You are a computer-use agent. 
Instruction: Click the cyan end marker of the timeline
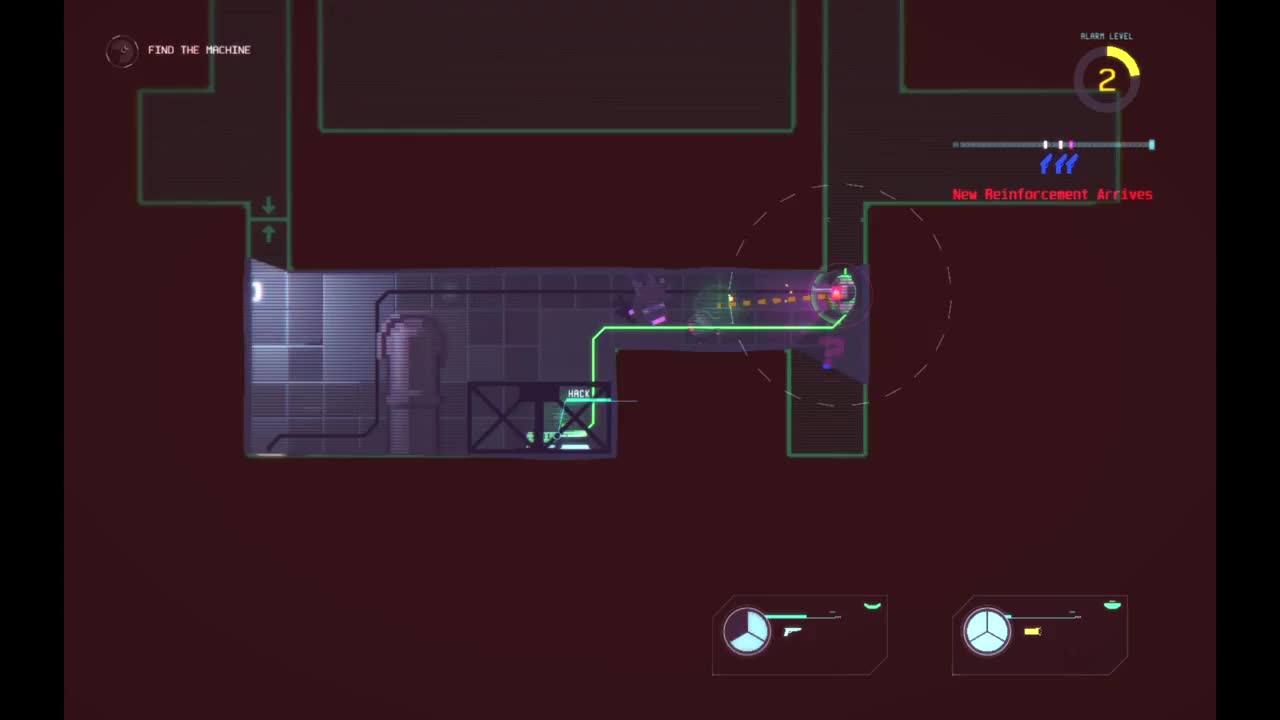tap(1151, 144)
